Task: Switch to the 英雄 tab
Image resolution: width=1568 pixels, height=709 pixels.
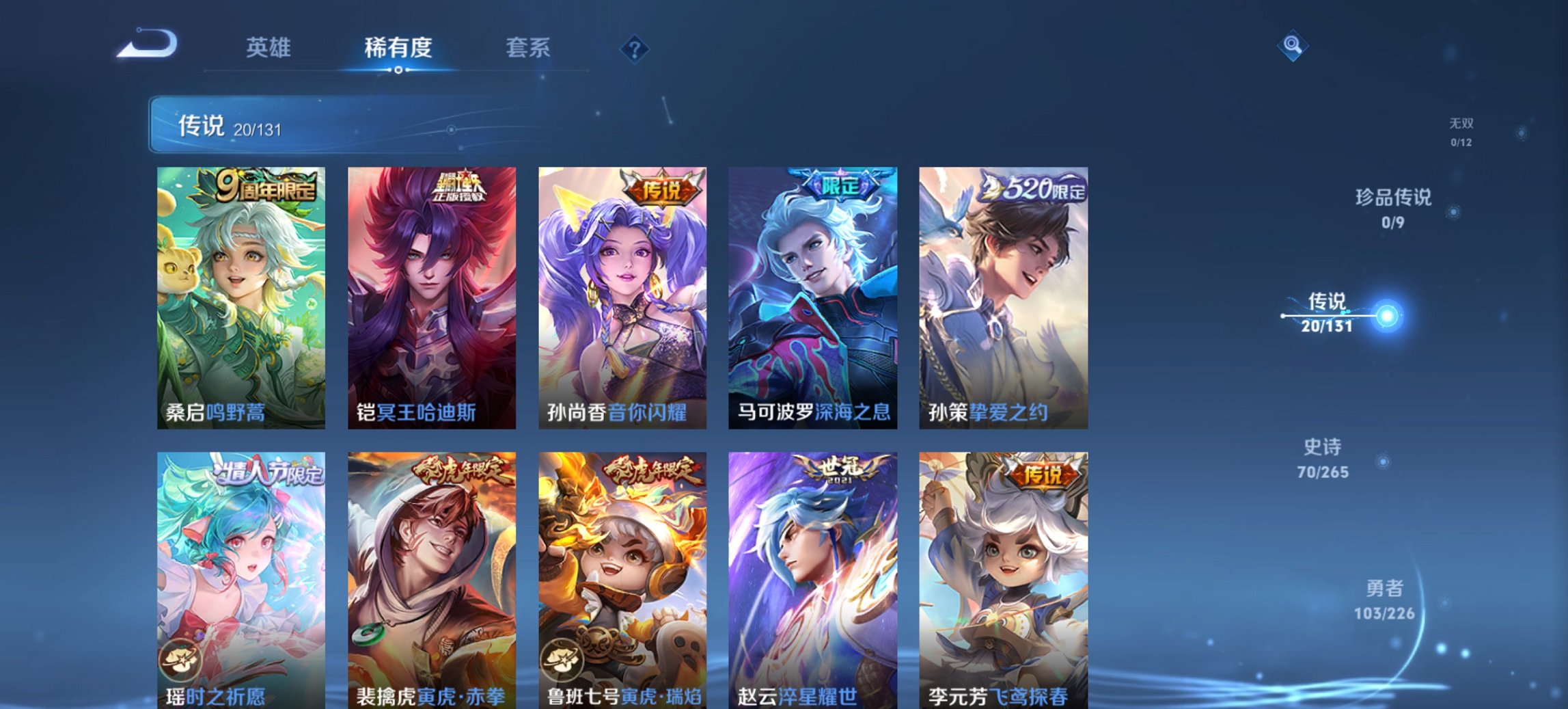Action: [269, 48]
